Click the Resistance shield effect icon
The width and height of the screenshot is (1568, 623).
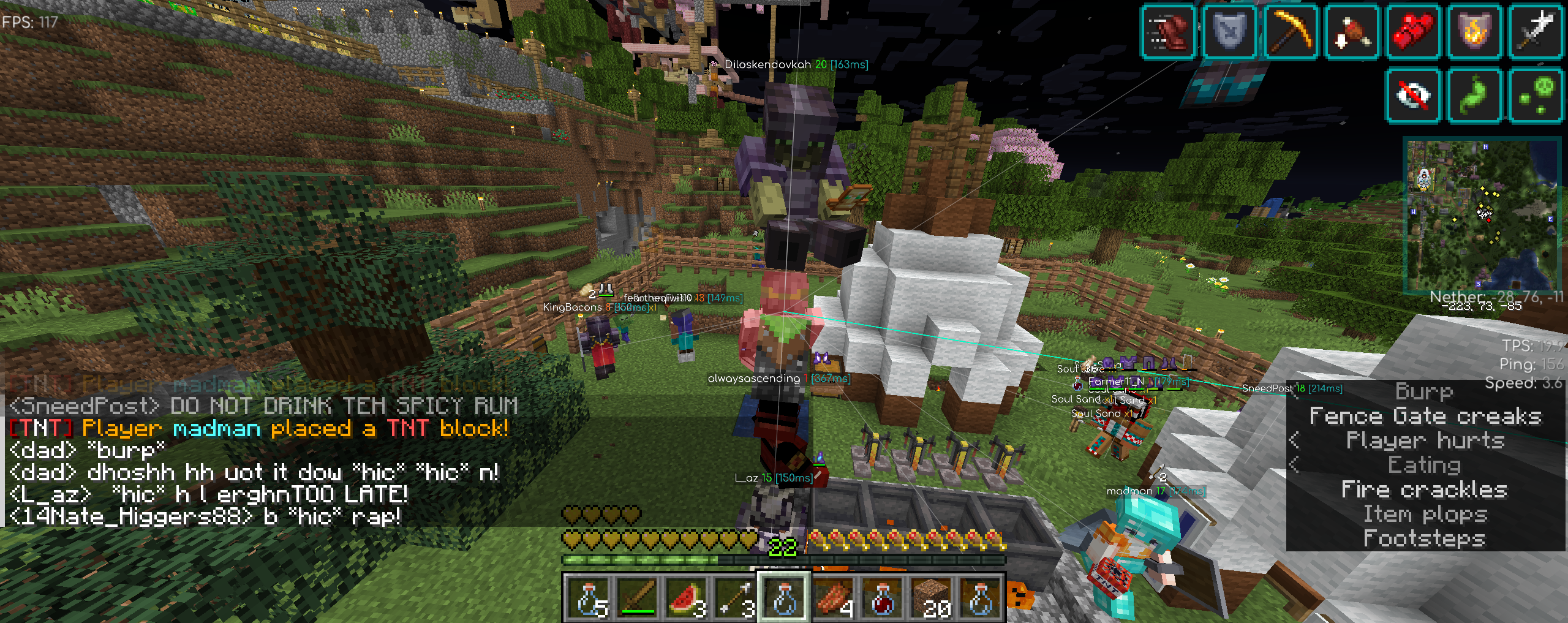pos(1230,32)
